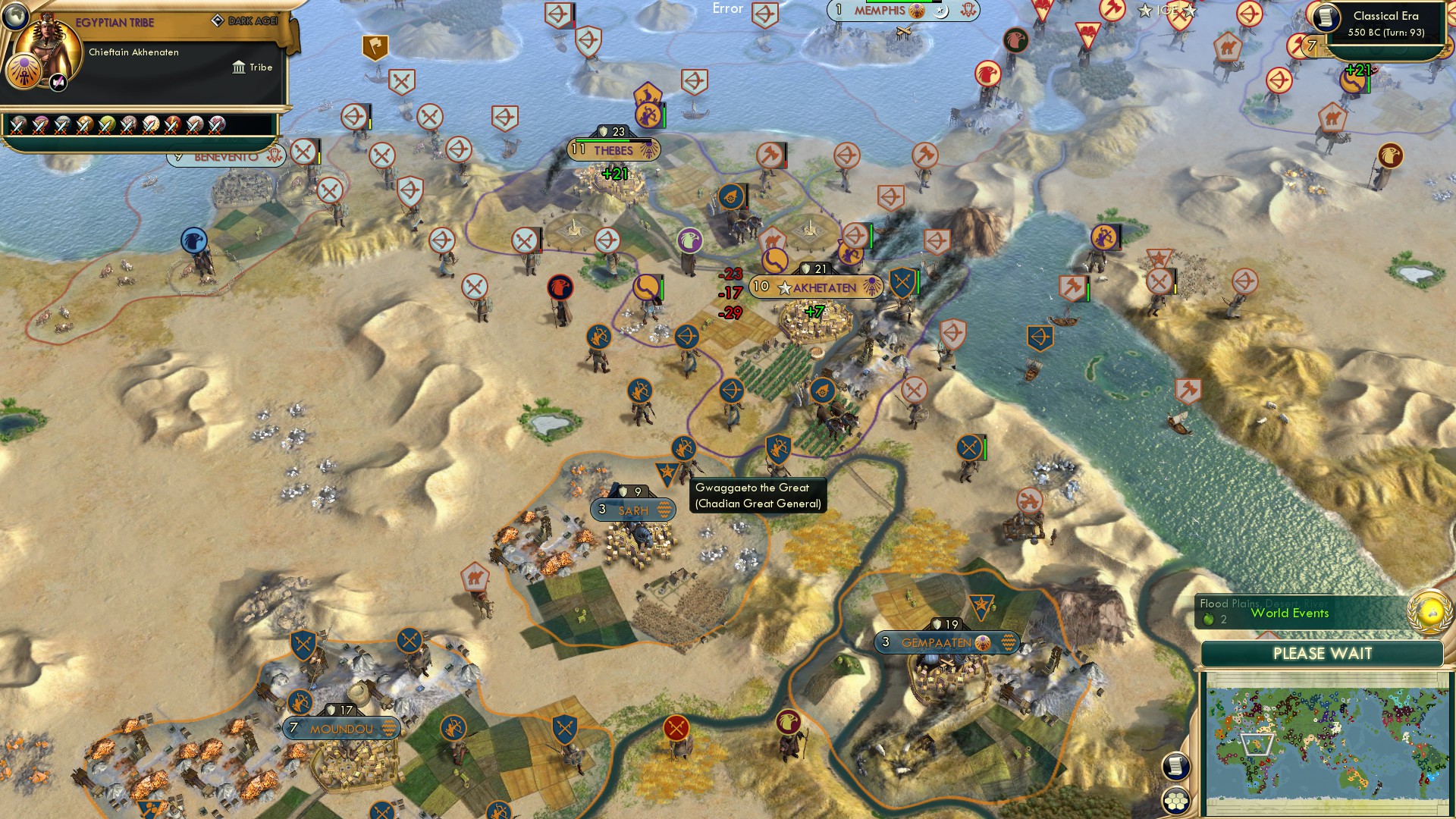Screen dimensions: 1456x819
Task: Expand the Moundou city banner
Action: click(341, 728)
